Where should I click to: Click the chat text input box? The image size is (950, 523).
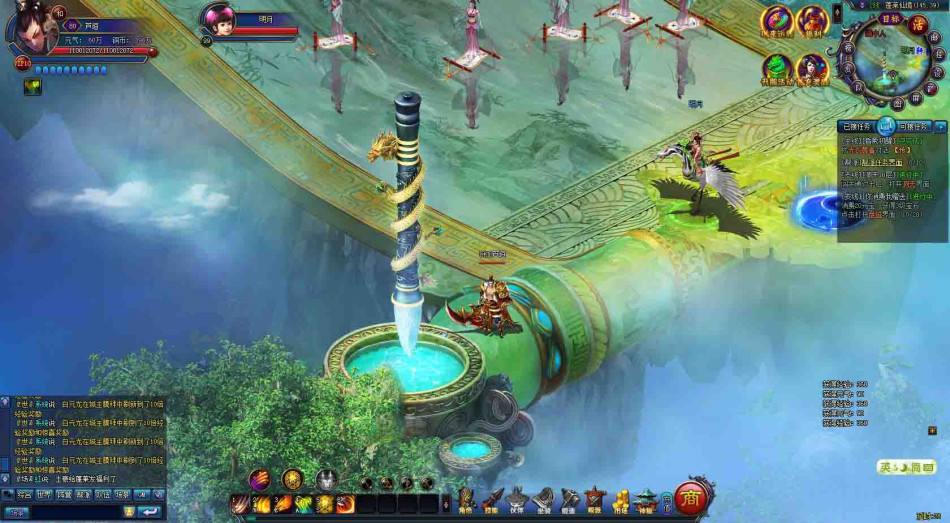[80, 511]
